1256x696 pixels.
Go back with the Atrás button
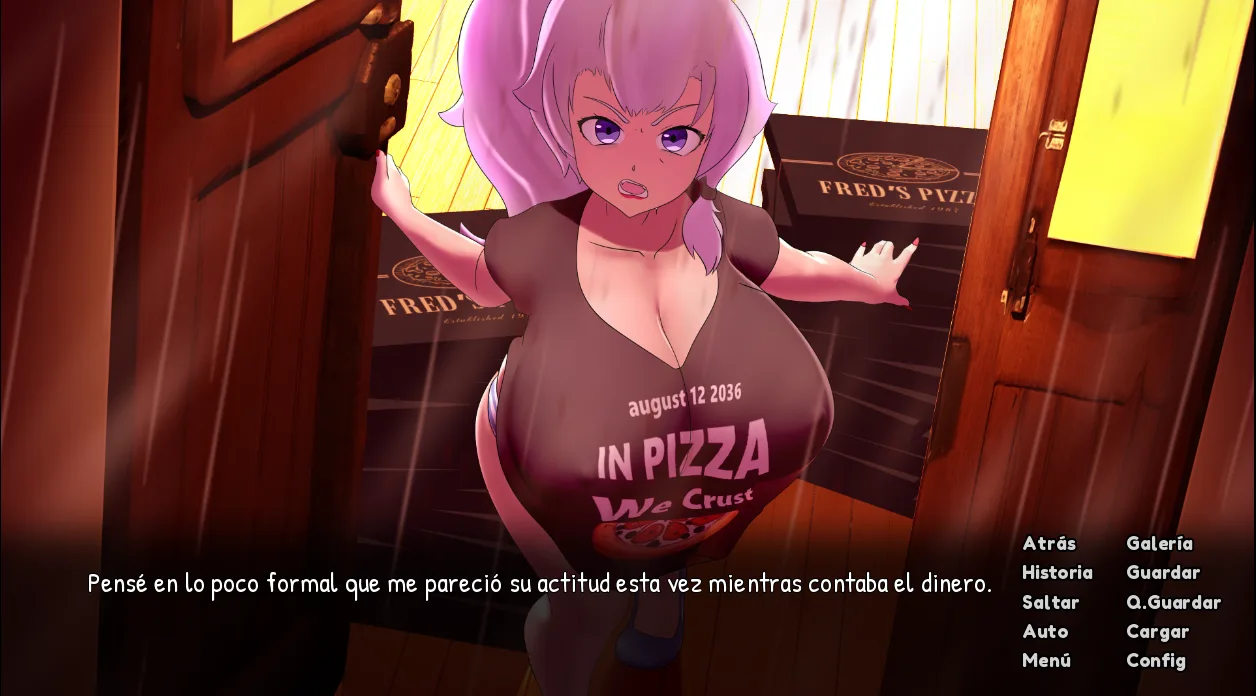point(1049,543)
